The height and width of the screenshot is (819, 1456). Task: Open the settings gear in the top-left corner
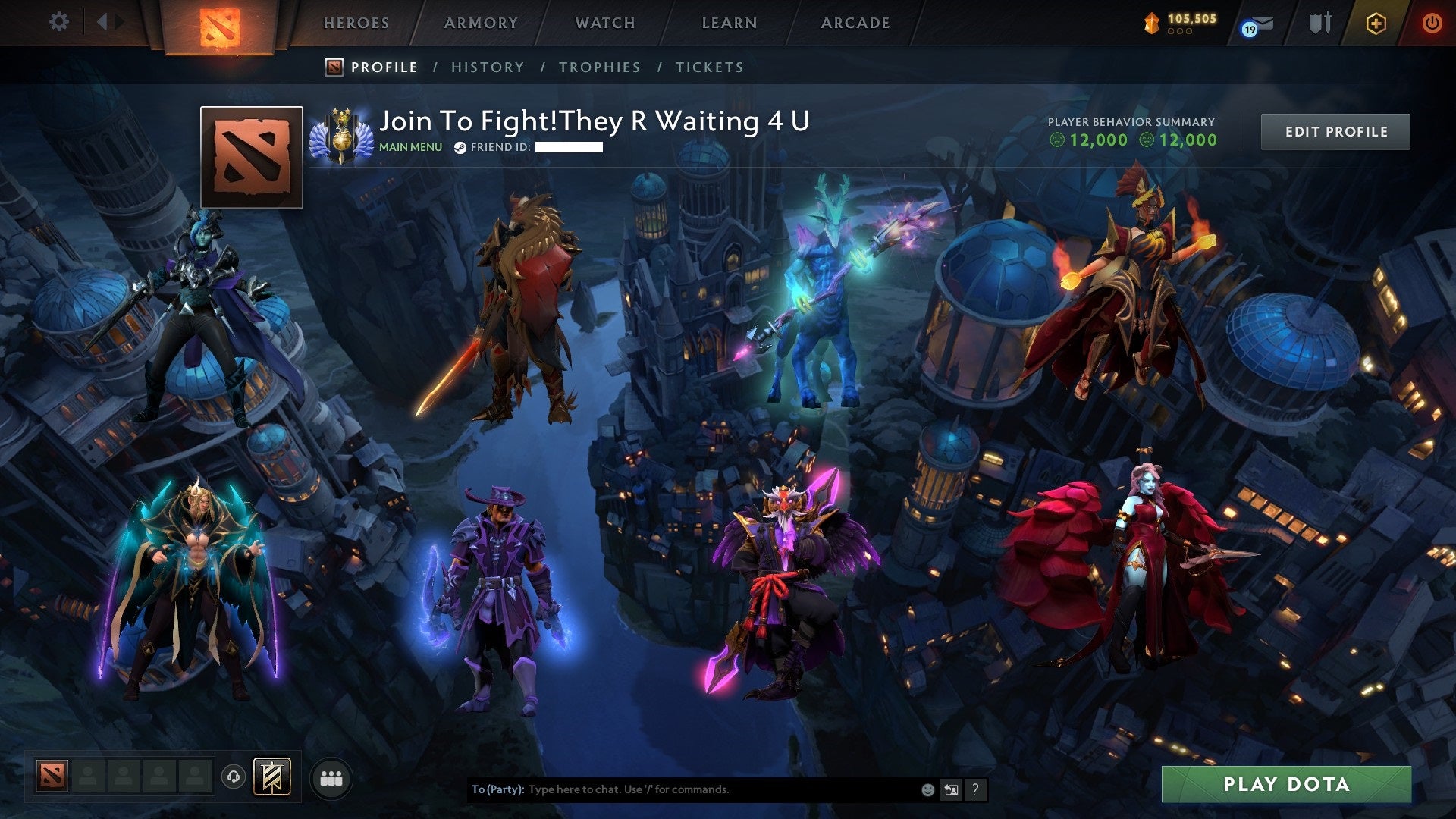pos(59,22)
